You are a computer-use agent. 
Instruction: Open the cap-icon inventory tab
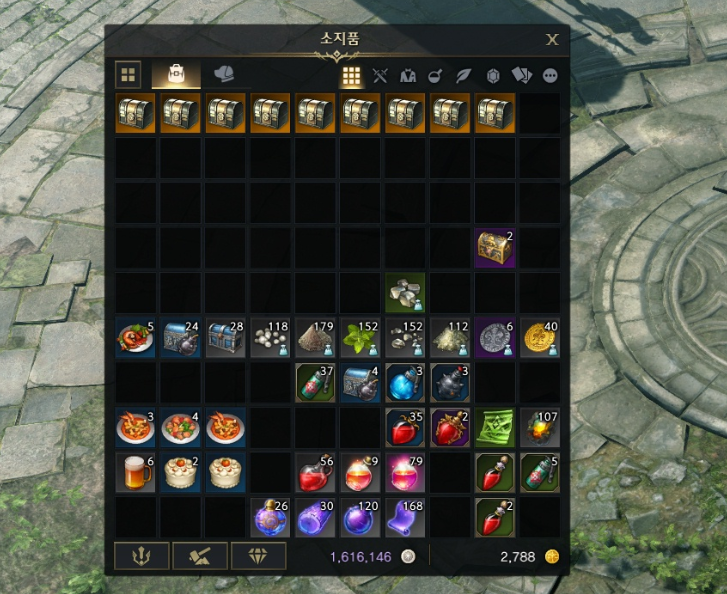[x=224, y=75]
